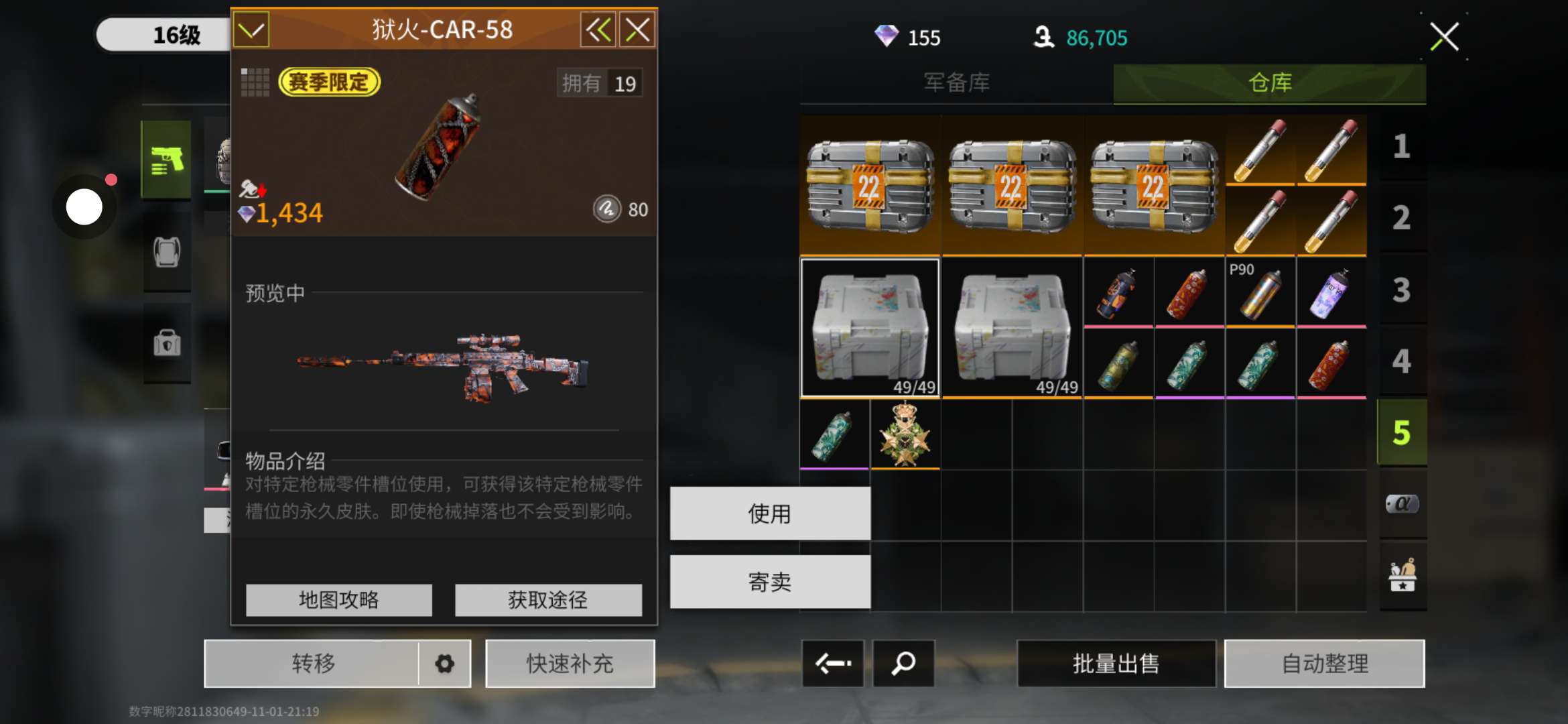Click the 转移 transfer button
This screenshot has height=724, width=1568.
pyautogui.click(x=312, y=664)
